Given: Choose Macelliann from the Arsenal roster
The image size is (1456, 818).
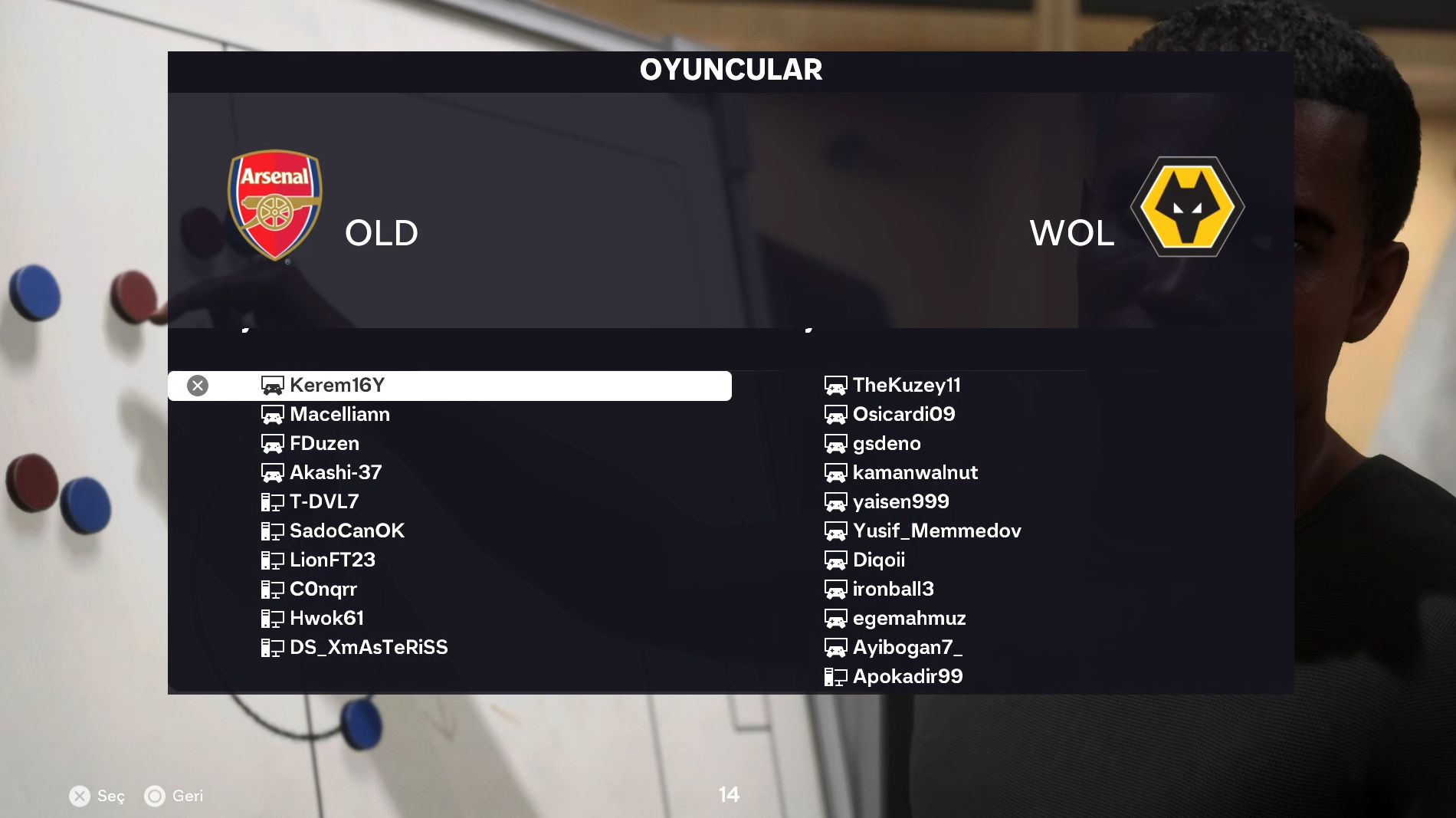Looking at the screenshot, I should click(x=339, y=414).
